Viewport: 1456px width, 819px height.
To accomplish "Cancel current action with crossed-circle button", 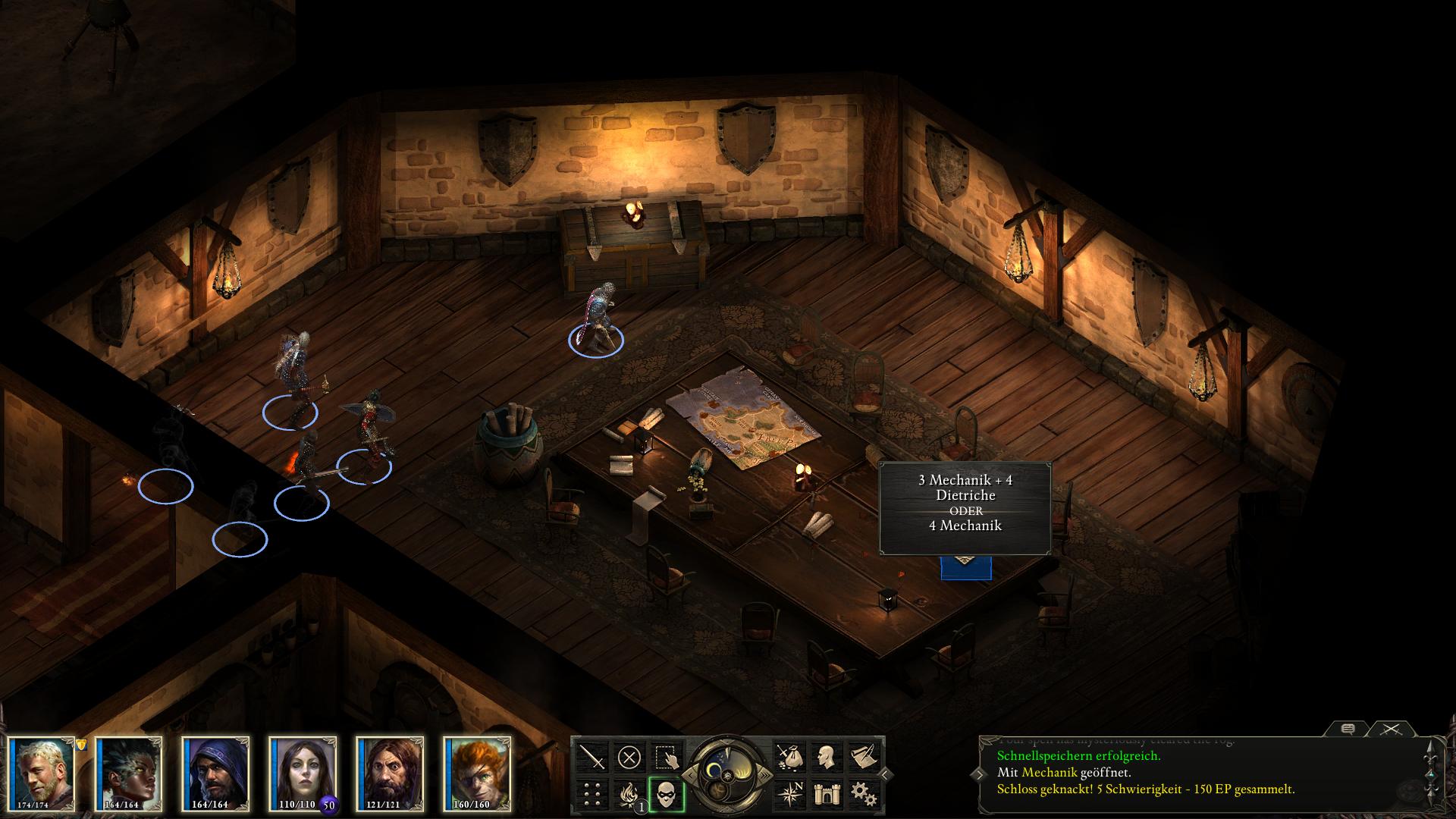I will coord(629,756).
